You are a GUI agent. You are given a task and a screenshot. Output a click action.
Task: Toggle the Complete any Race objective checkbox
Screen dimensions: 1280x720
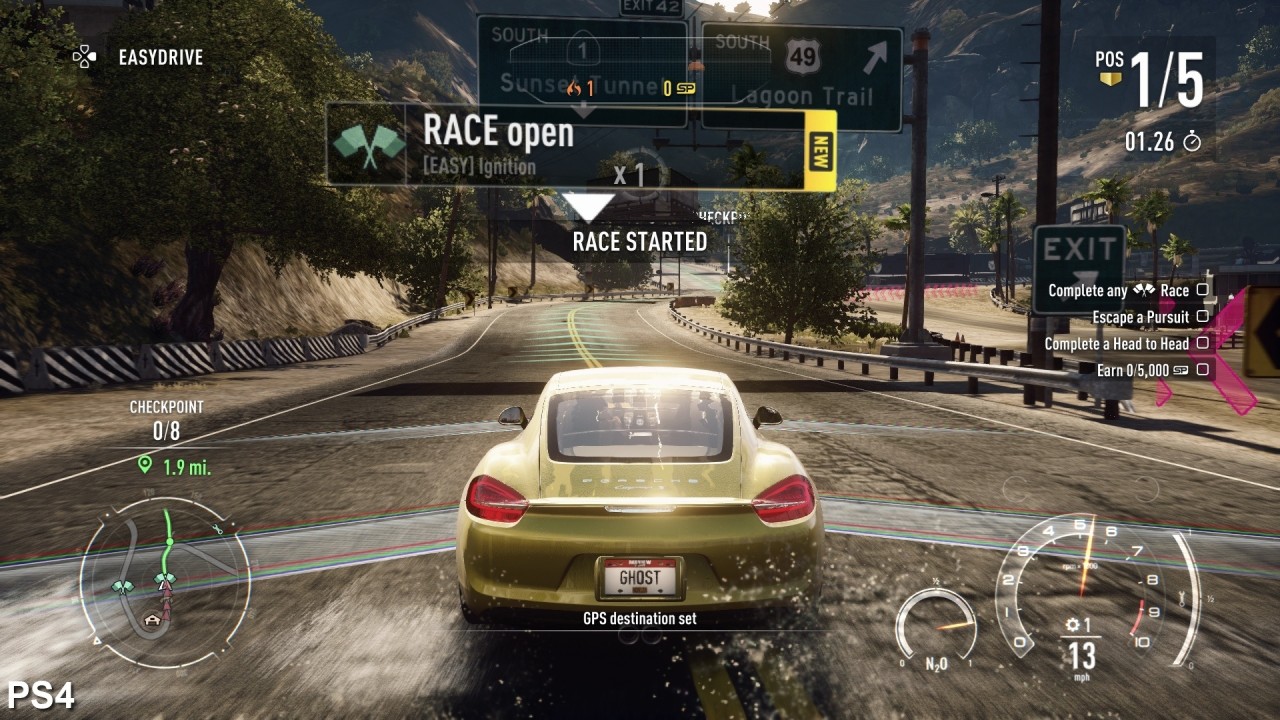1202,290
